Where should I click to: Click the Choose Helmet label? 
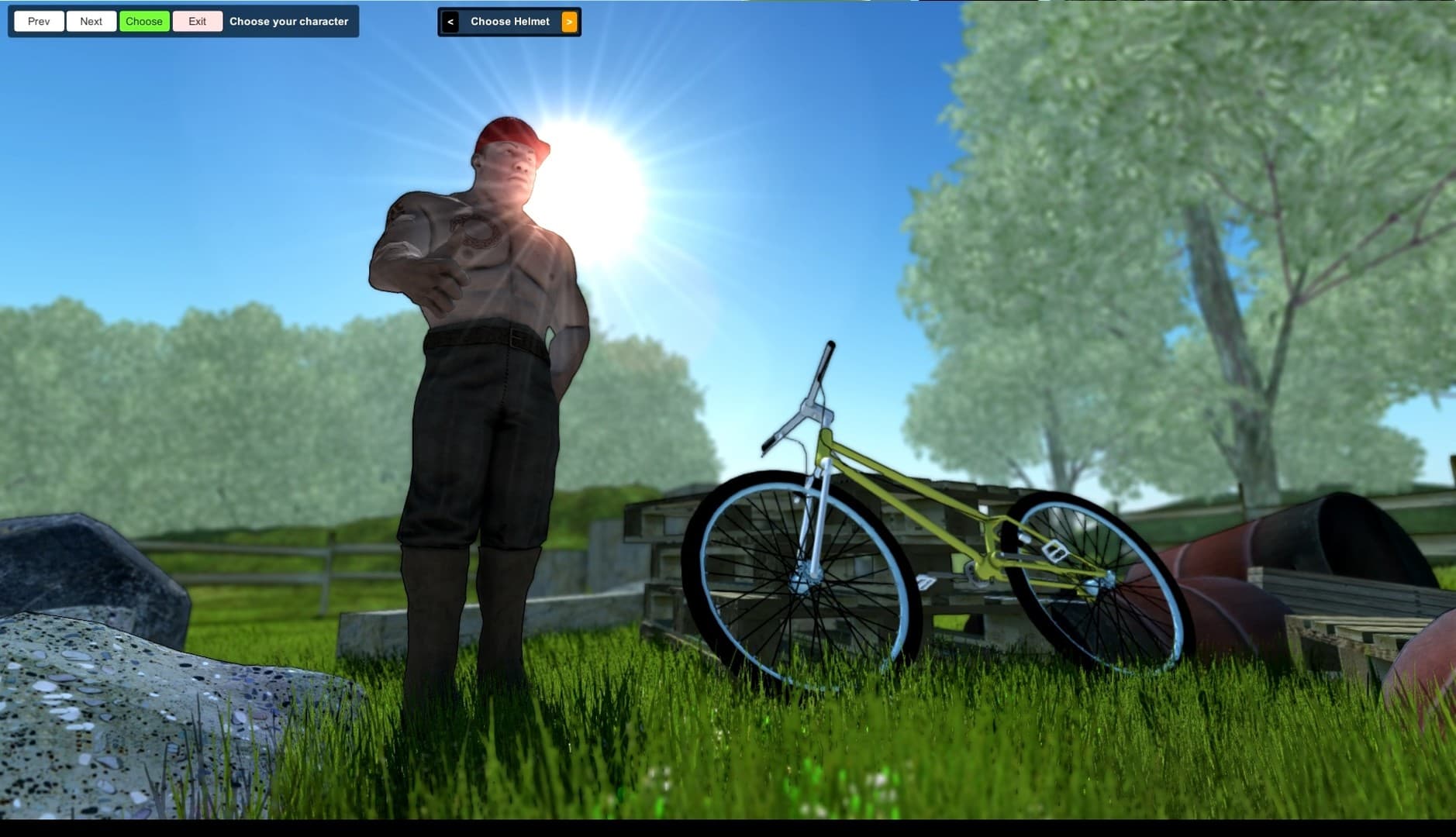pyautogui.click(x=510, y=21)
